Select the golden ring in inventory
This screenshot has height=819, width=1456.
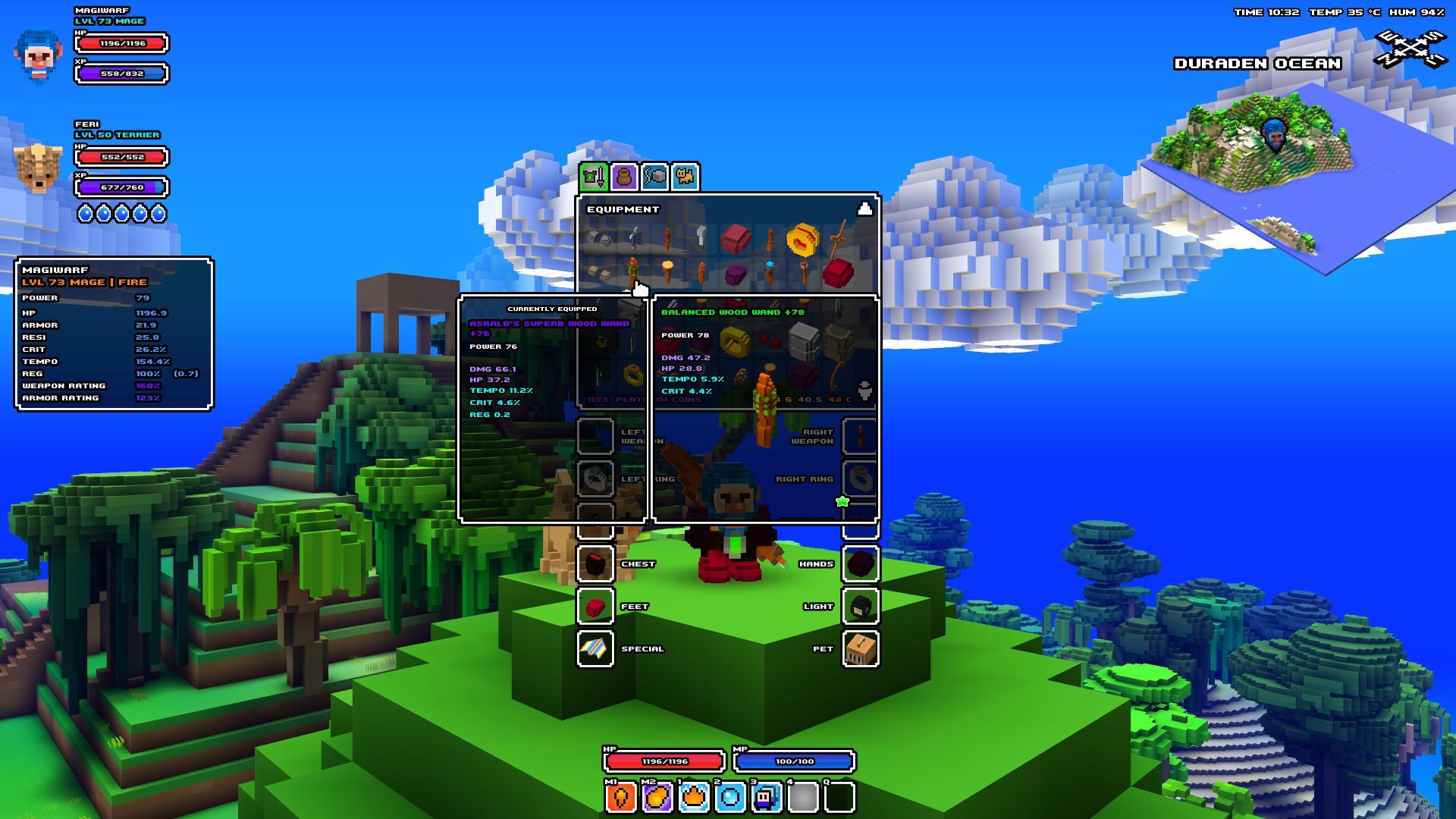tap(802, 240)
